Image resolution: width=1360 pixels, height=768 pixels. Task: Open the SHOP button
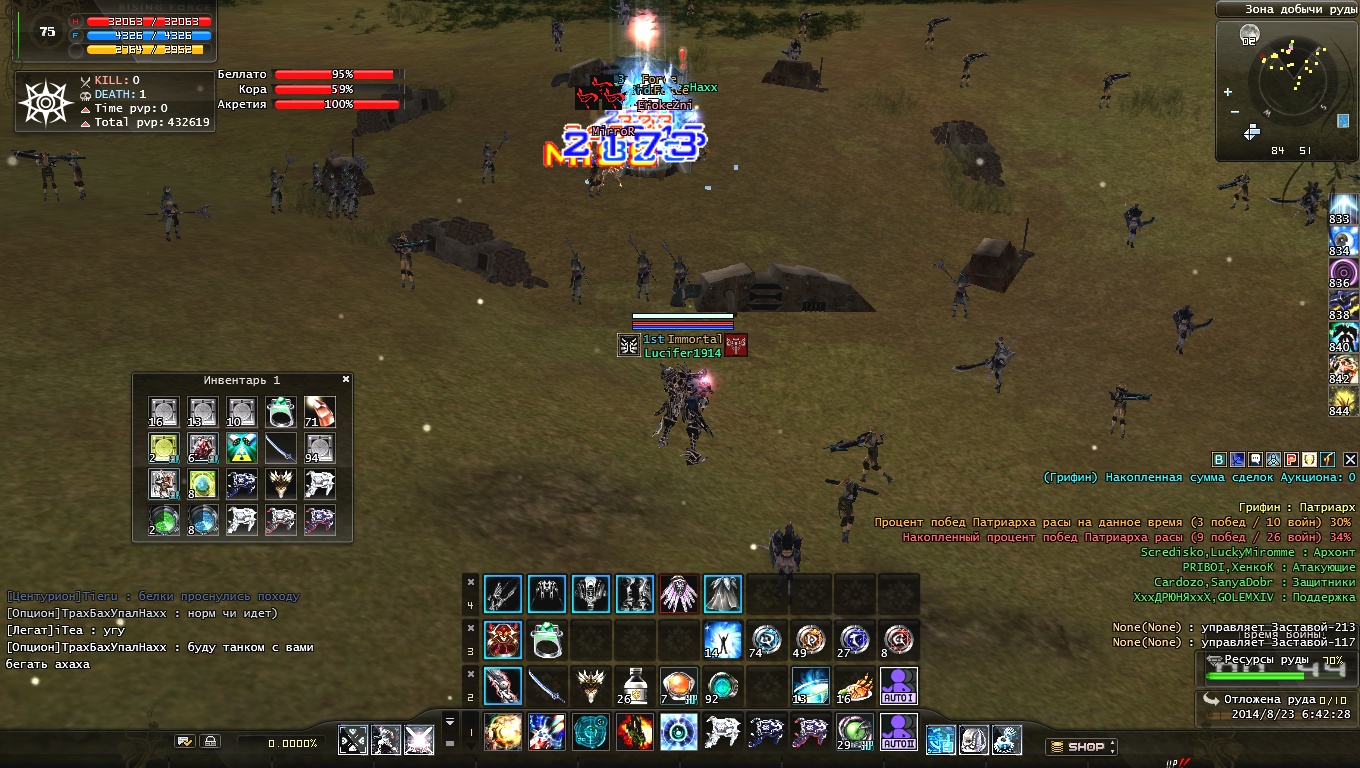1081,747
